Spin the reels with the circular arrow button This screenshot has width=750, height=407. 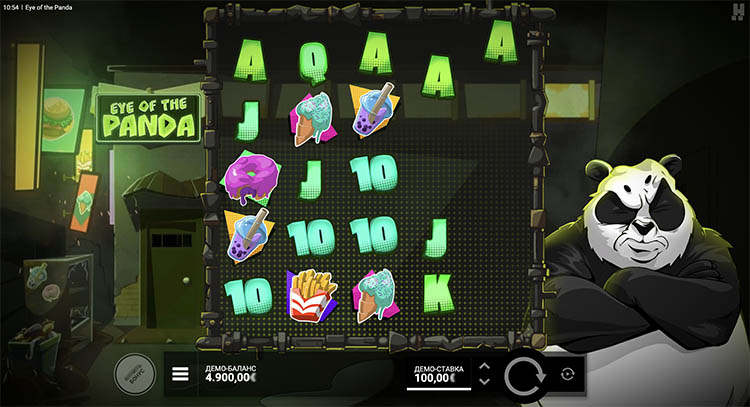[524, 375]
